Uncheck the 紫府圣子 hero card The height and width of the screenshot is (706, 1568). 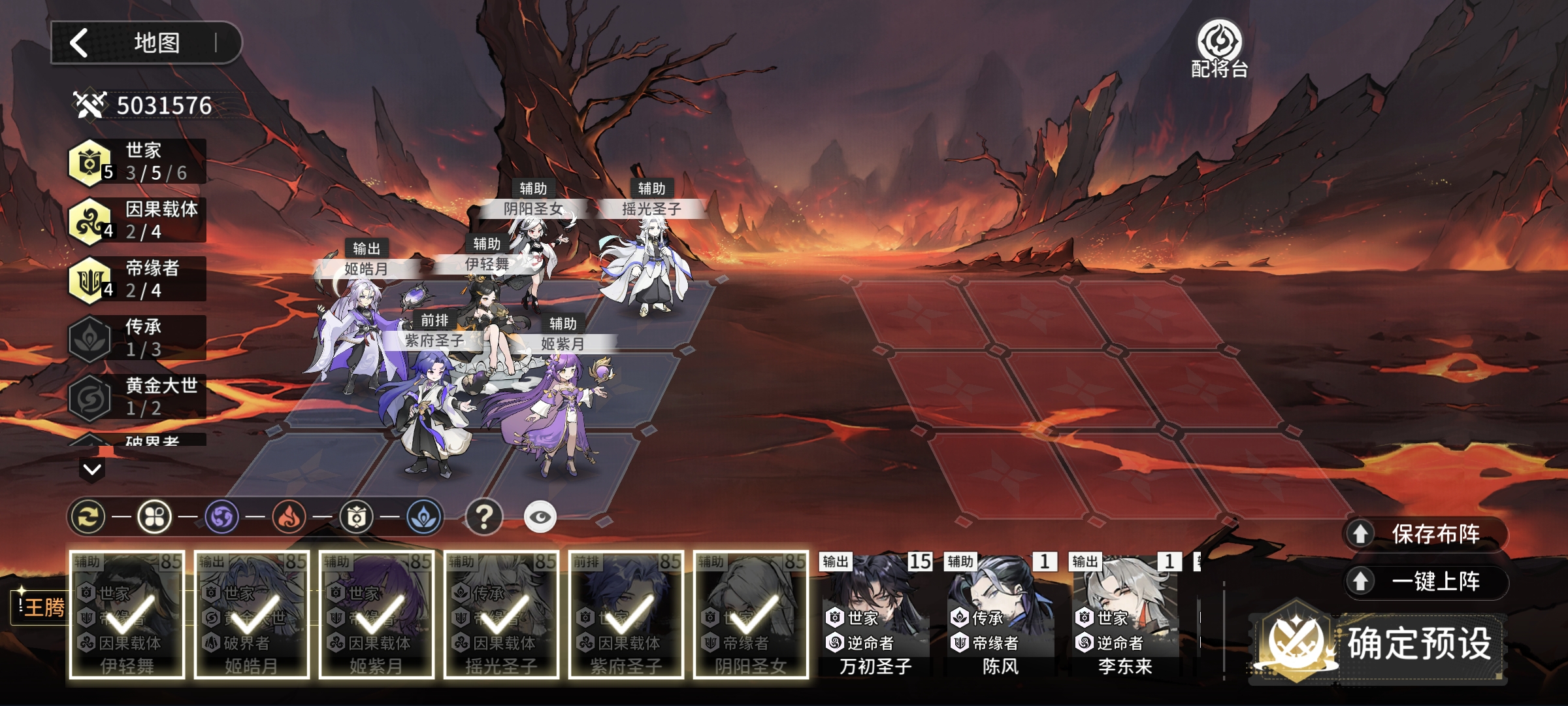627,614
